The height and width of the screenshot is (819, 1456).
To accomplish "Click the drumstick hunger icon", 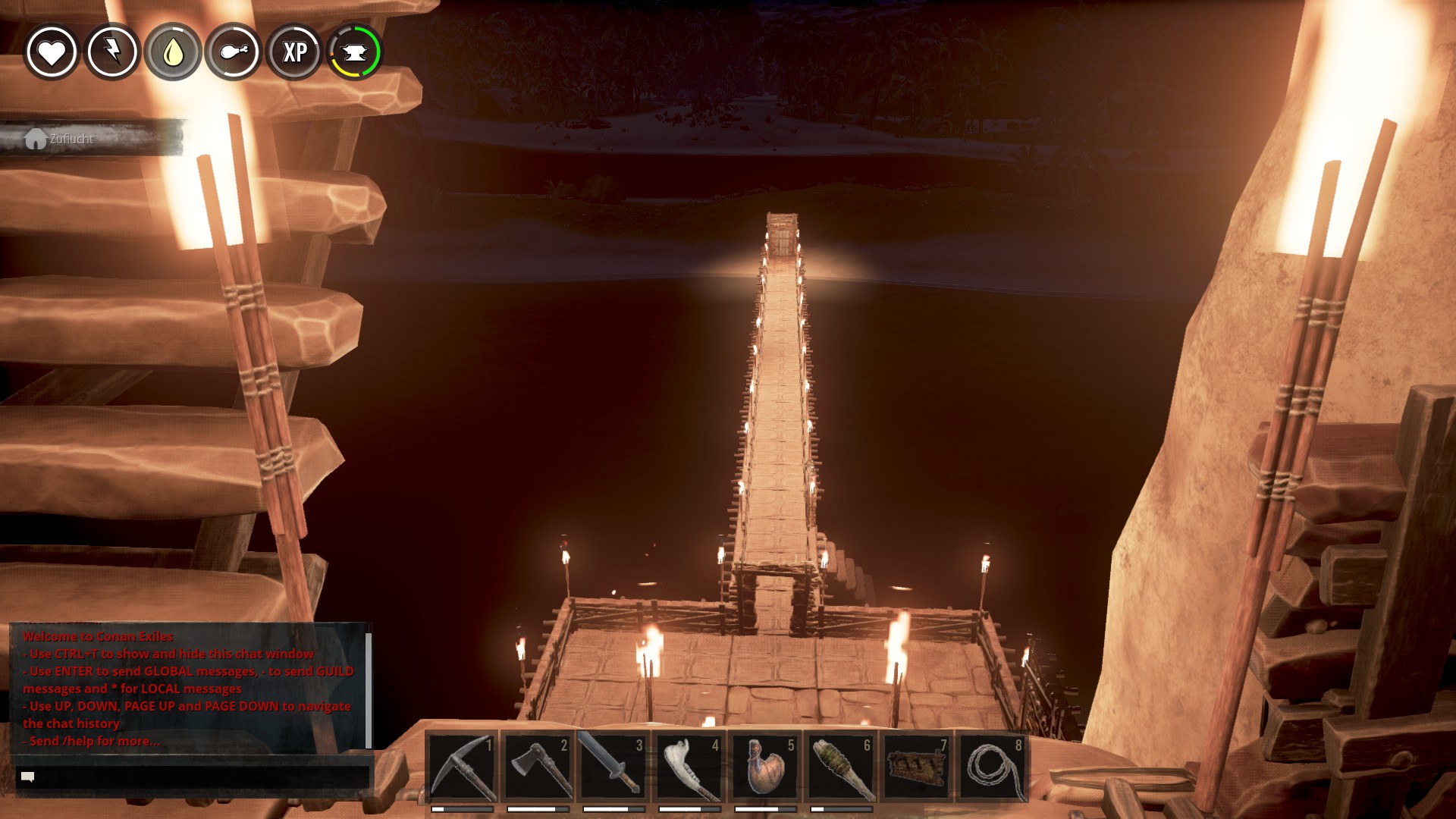I will [234, 52].
